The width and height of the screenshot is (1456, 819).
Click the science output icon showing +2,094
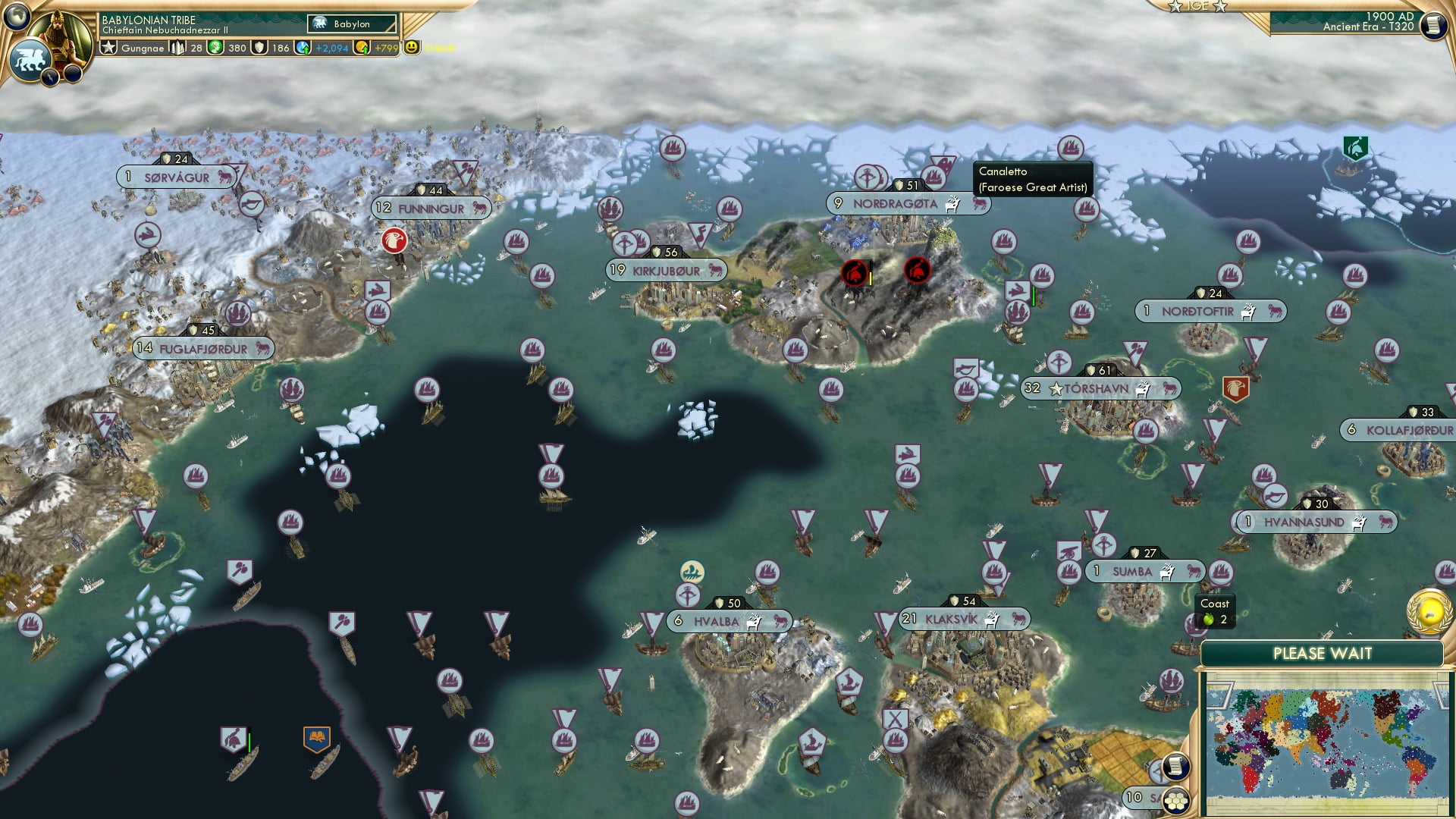click(303, 47)
